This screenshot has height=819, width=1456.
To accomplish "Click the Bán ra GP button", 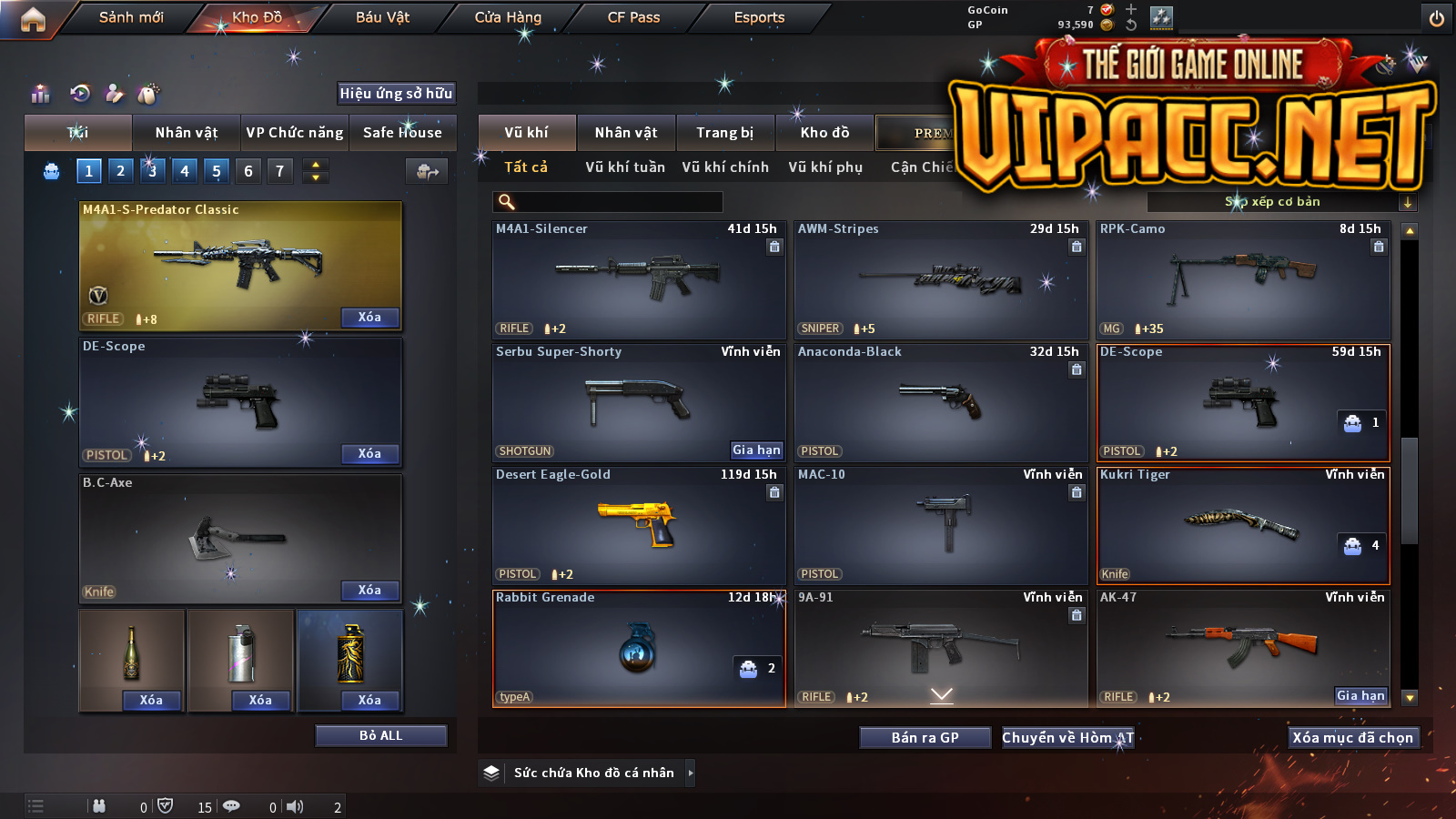I will click(x=925, y=738).
